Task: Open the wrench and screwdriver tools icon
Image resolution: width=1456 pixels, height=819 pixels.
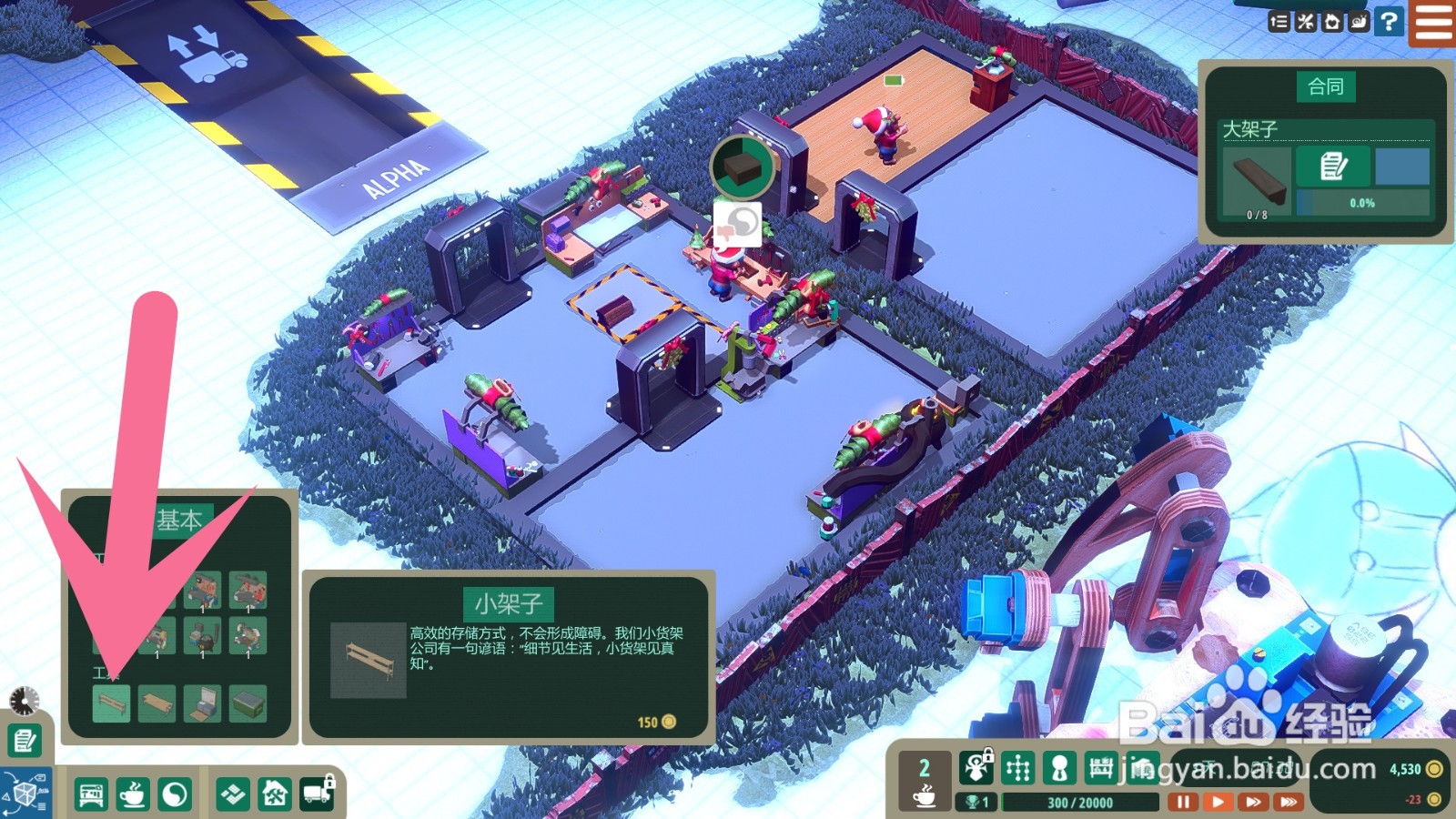Action: 1306,21
